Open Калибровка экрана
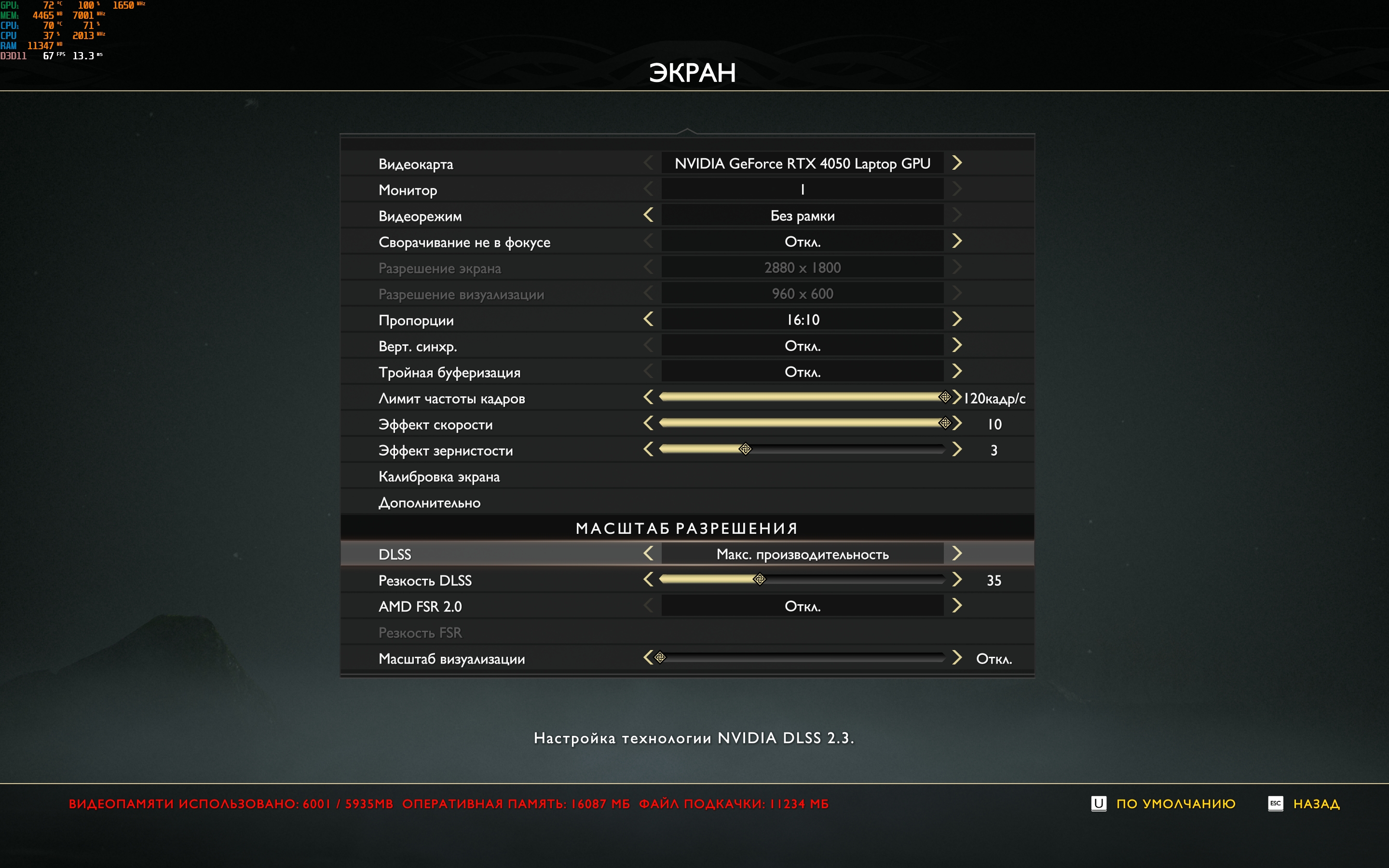 [x=439, y=476]
